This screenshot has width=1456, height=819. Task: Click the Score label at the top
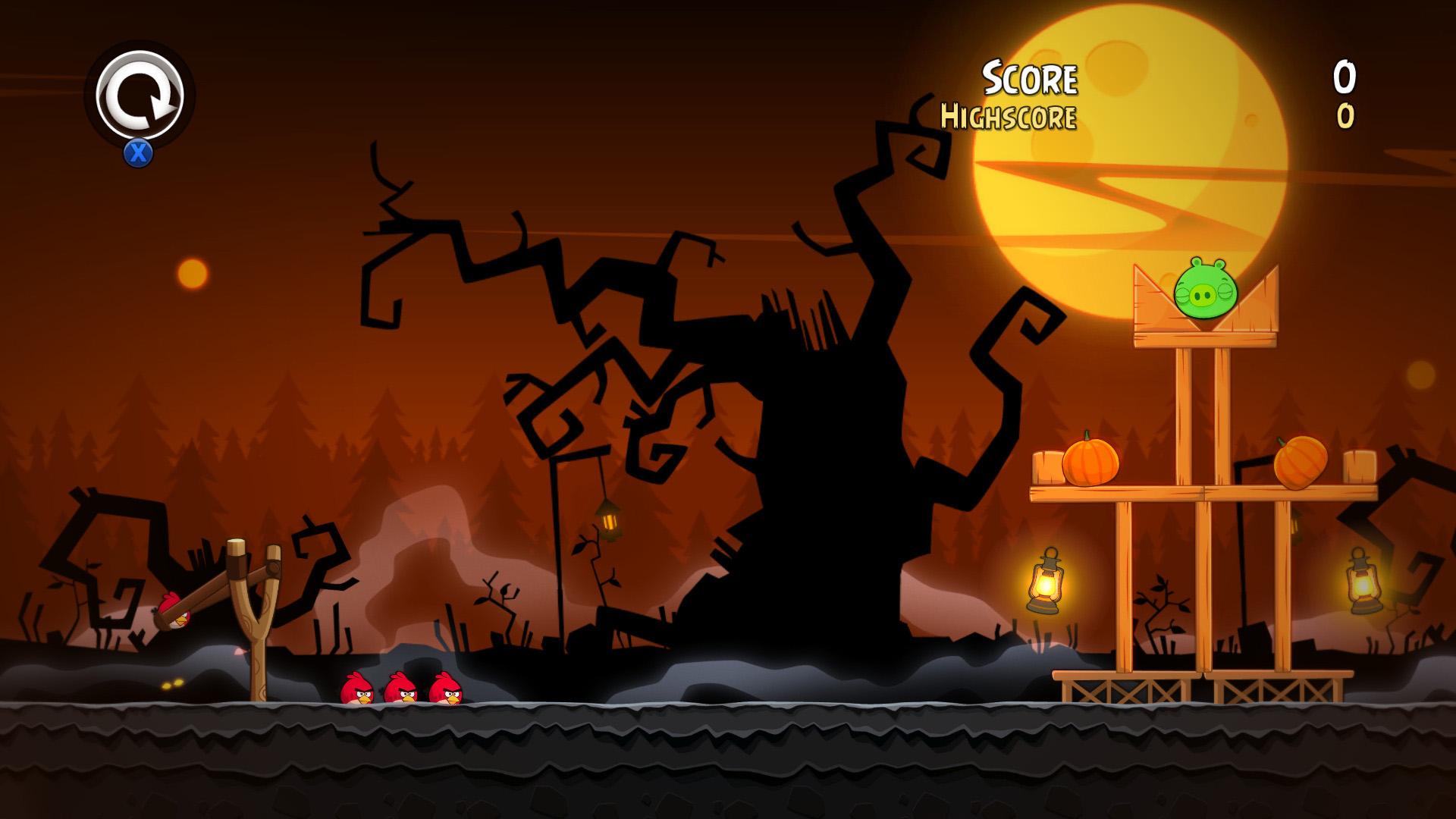coord(1030,76)
